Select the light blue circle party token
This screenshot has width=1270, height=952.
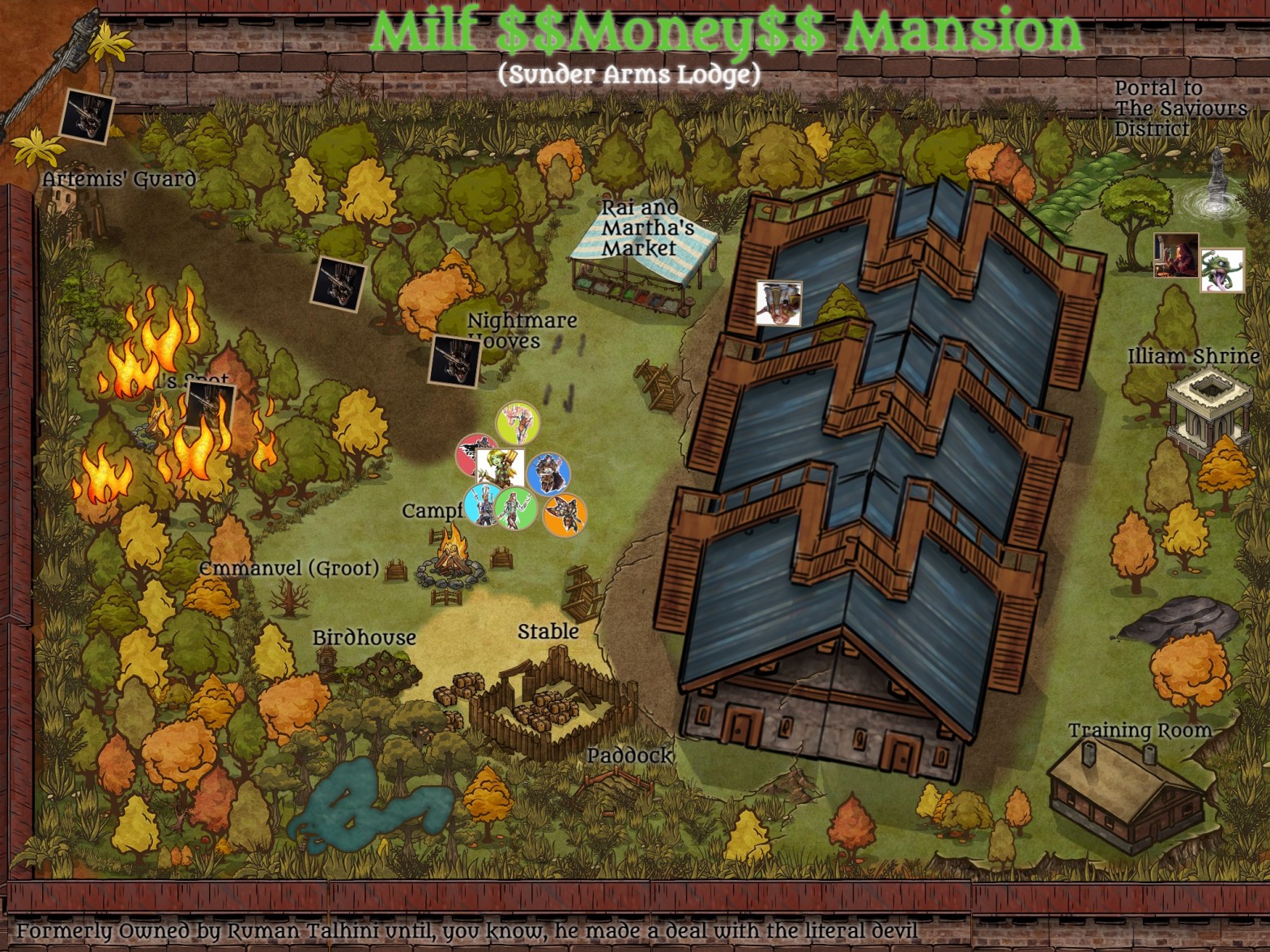(x=484, y=505)
